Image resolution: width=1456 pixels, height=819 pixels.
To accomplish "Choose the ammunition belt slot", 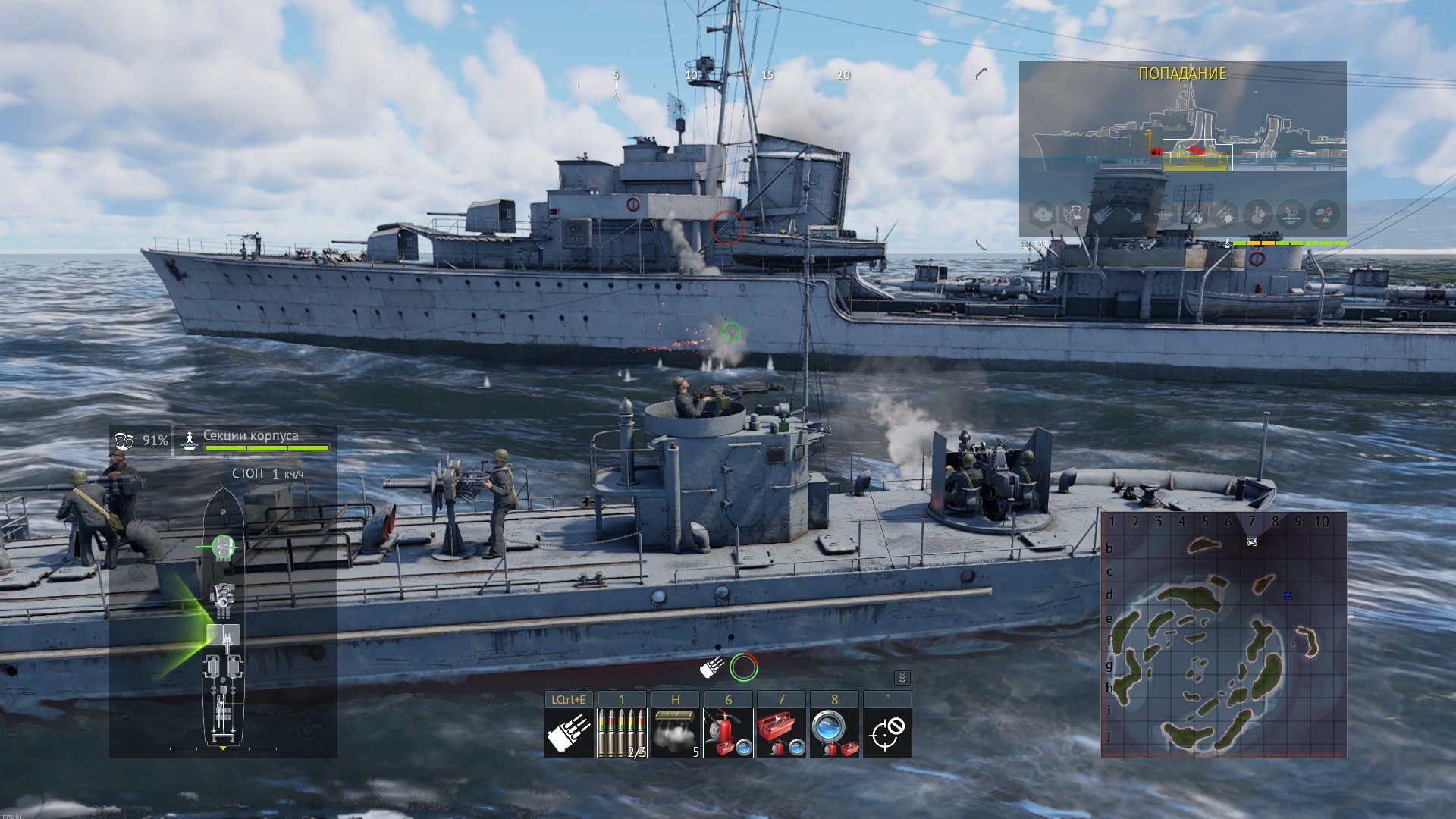I will [622, 733].
